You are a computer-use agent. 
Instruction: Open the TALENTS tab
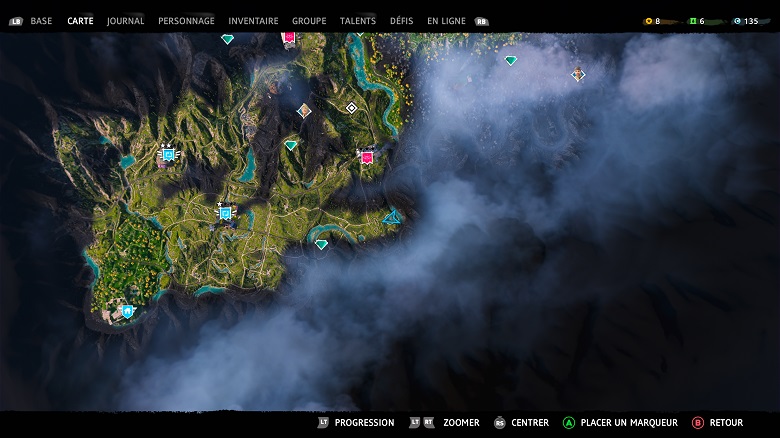point(358,21)
